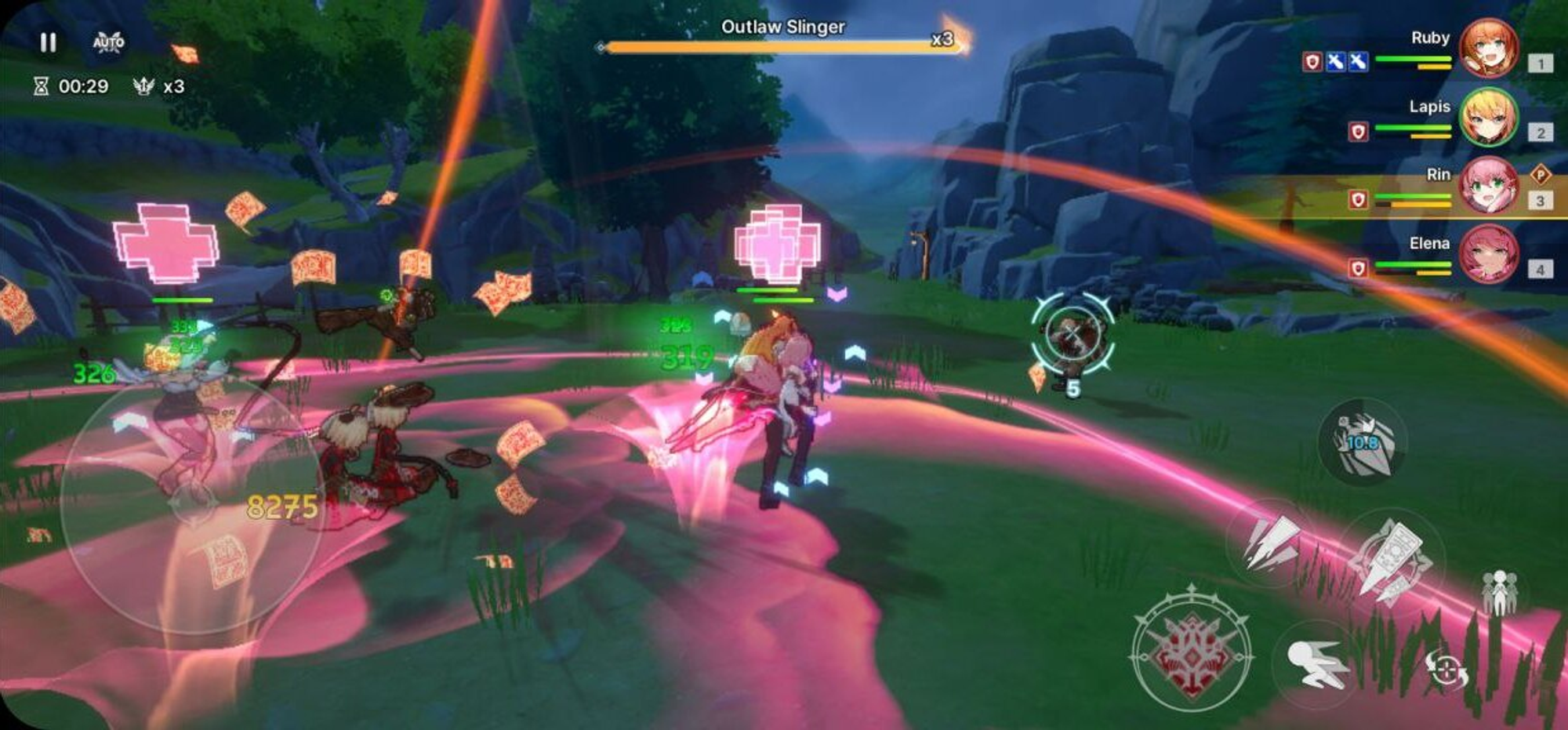Viewport: 1568px width, 730px height.
Task: Tap the dash dodge button
Action: click(1319, 663)
